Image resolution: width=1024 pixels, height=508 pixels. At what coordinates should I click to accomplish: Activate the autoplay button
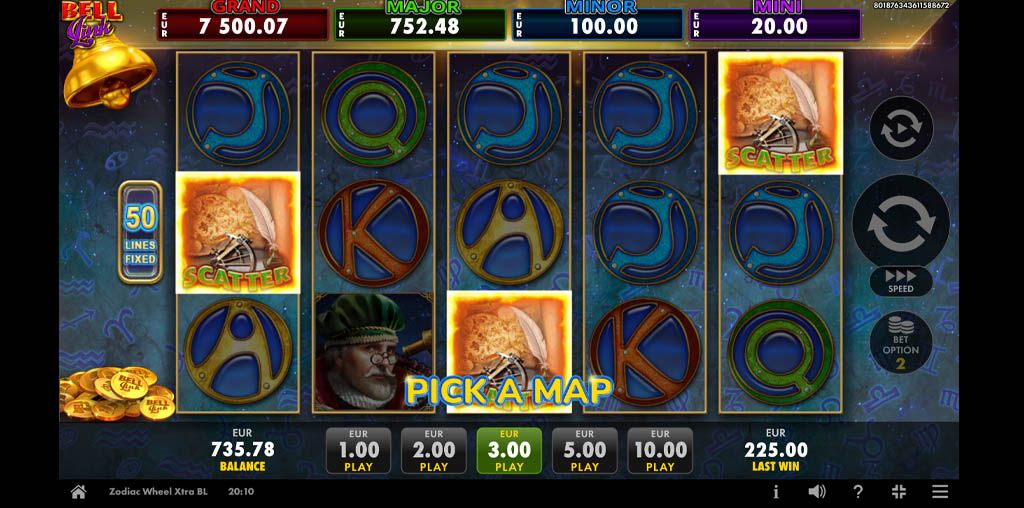click(x=900, y=129)
